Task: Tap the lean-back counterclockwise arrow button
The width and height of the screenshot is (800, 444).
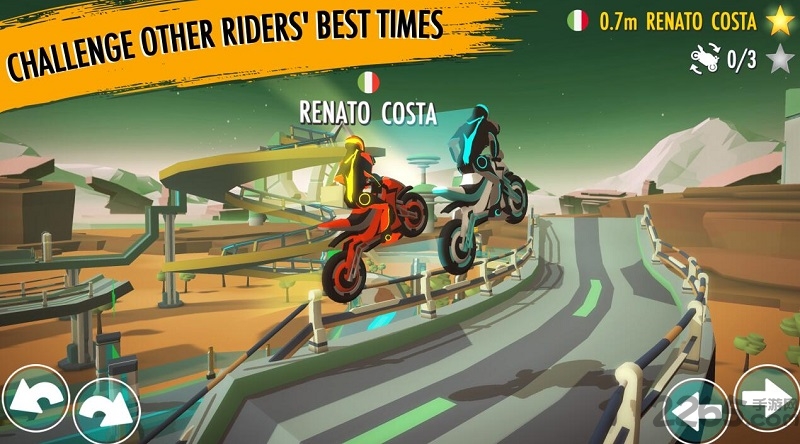Action: click(33, 400)
